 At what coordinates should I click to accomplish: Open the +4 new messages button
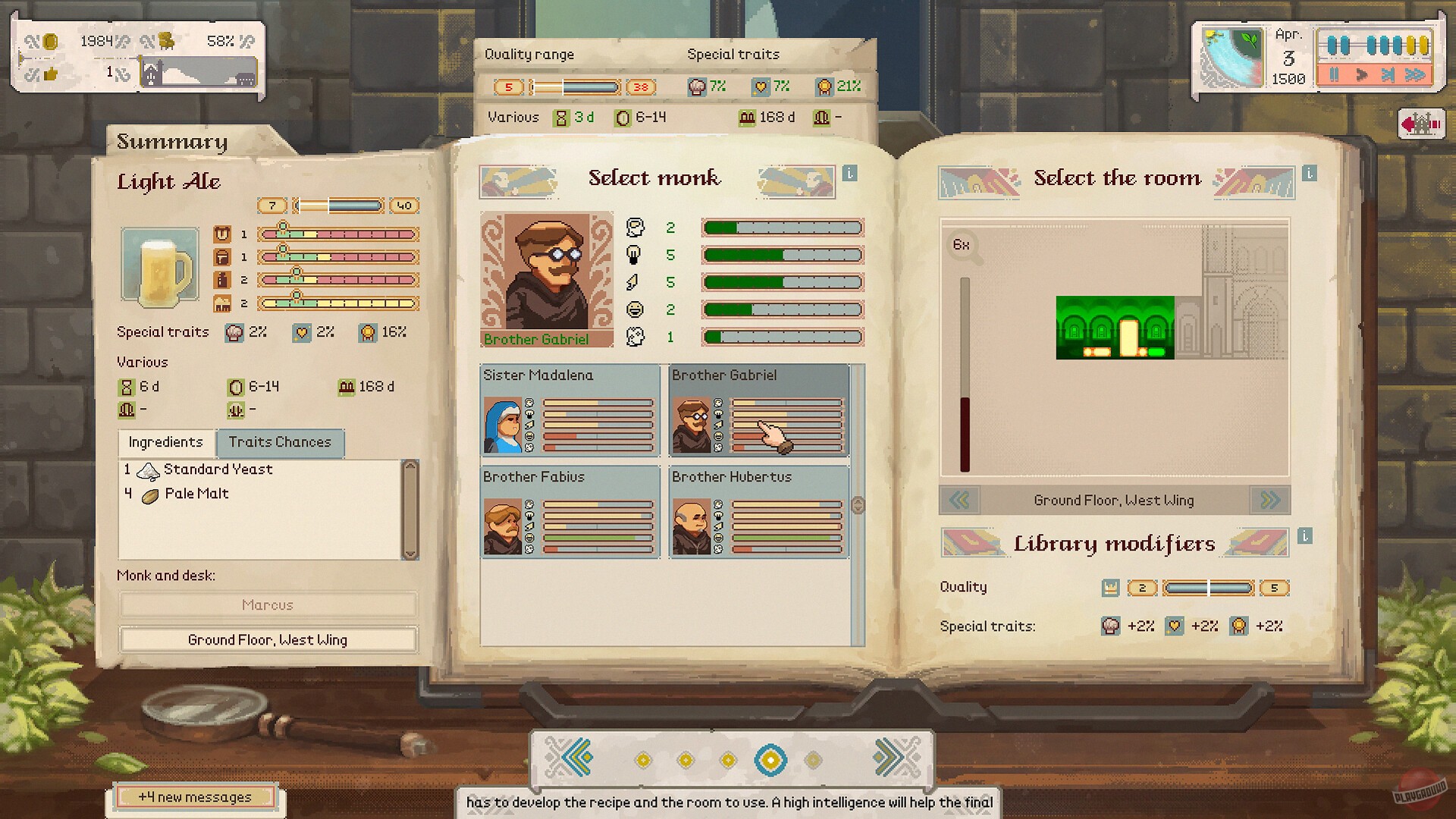[x=195, y=797]
